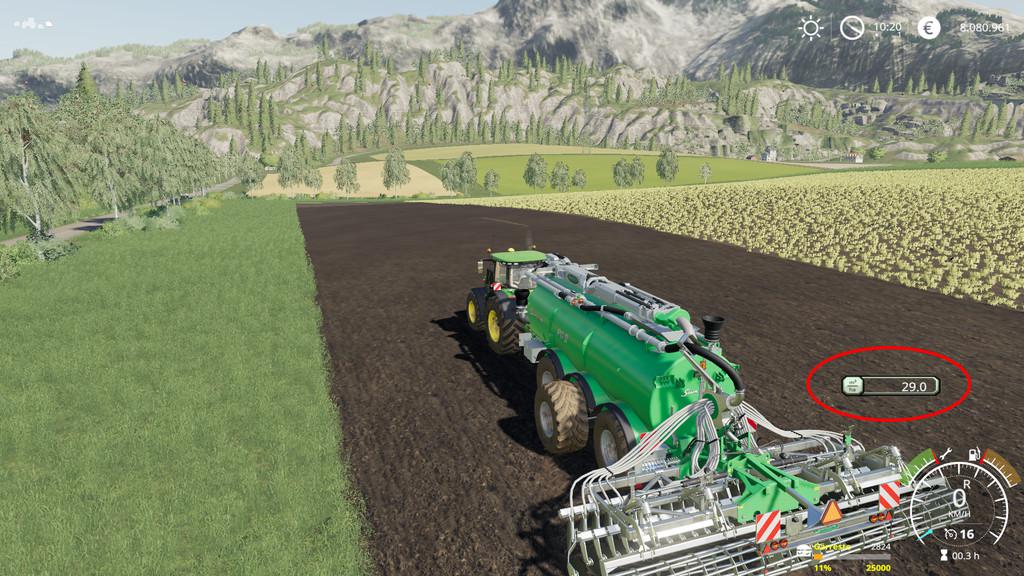Click the game clock icon
1024x576 pixels.
851,28
